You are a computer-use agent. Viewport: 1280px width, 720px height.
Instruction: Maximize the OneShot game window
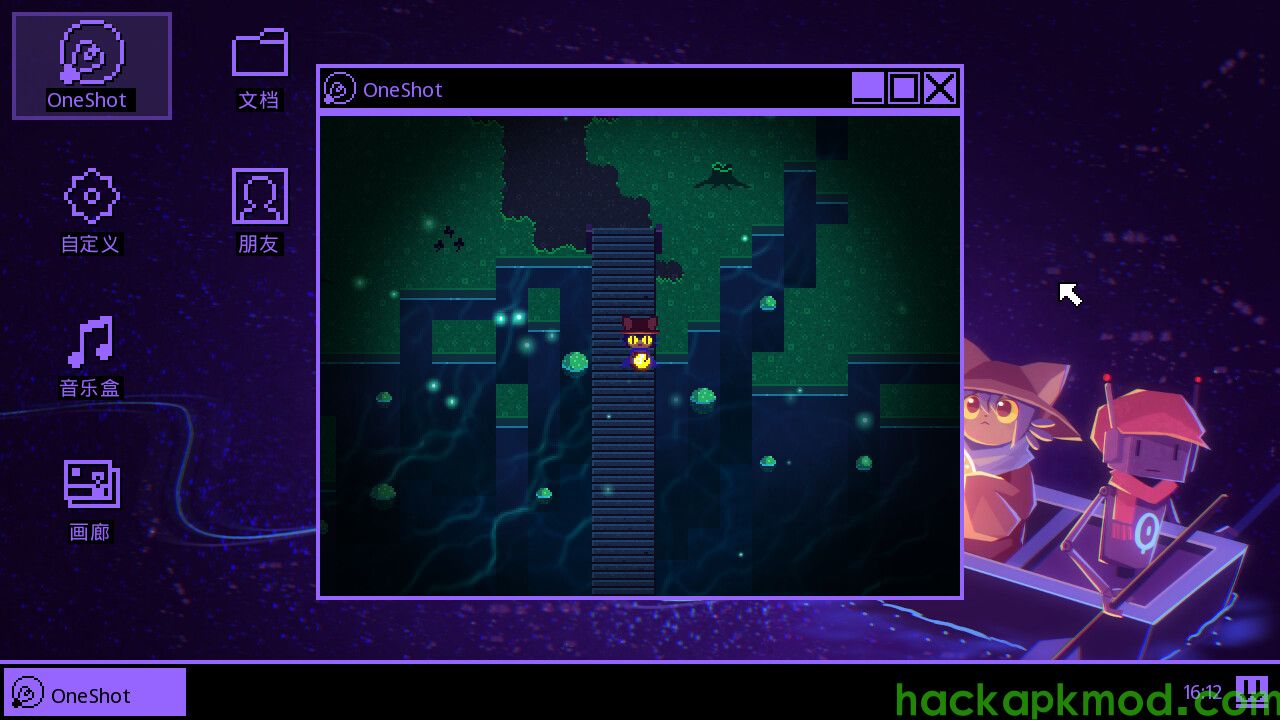(904, 88)
